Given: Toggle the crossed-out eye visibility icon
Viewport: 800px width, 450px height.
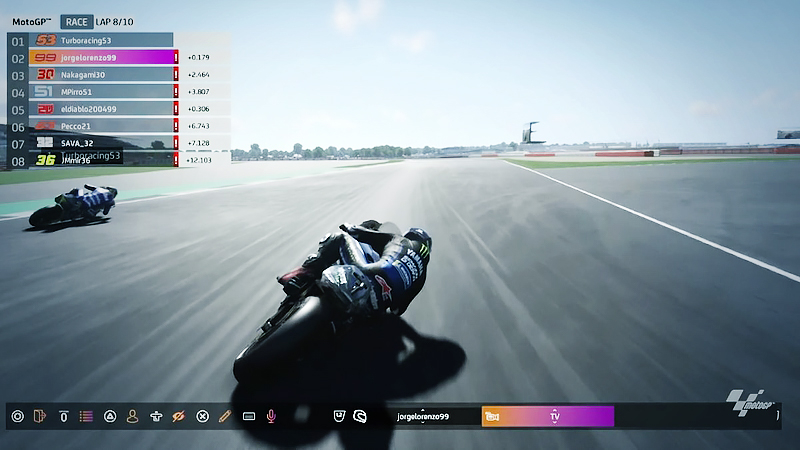Looking at the screenshot, I should 179,416.
